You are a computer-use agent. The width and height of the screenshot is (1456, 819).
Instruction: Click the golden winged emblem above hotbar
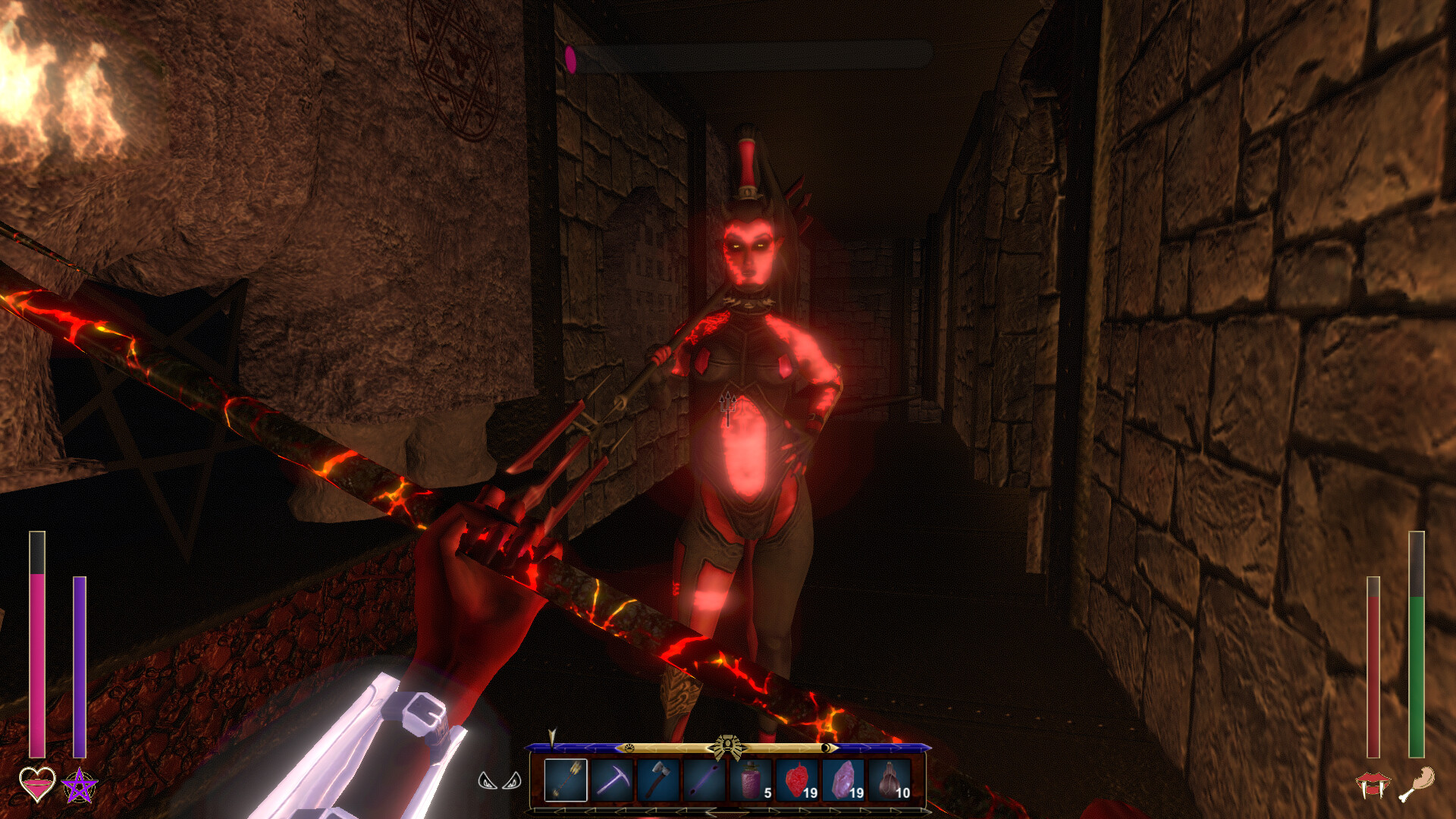tap(728, 747)
